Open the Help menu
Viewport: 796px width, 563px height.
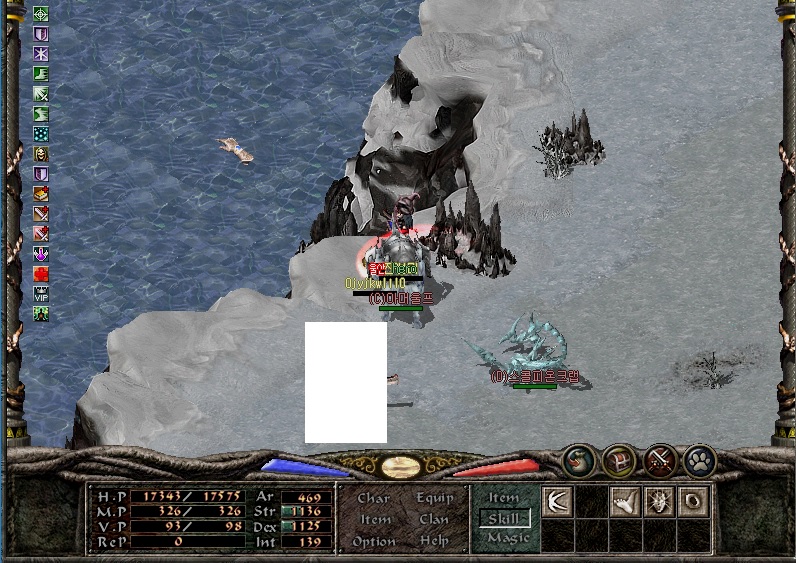click(x=434, y=542)
